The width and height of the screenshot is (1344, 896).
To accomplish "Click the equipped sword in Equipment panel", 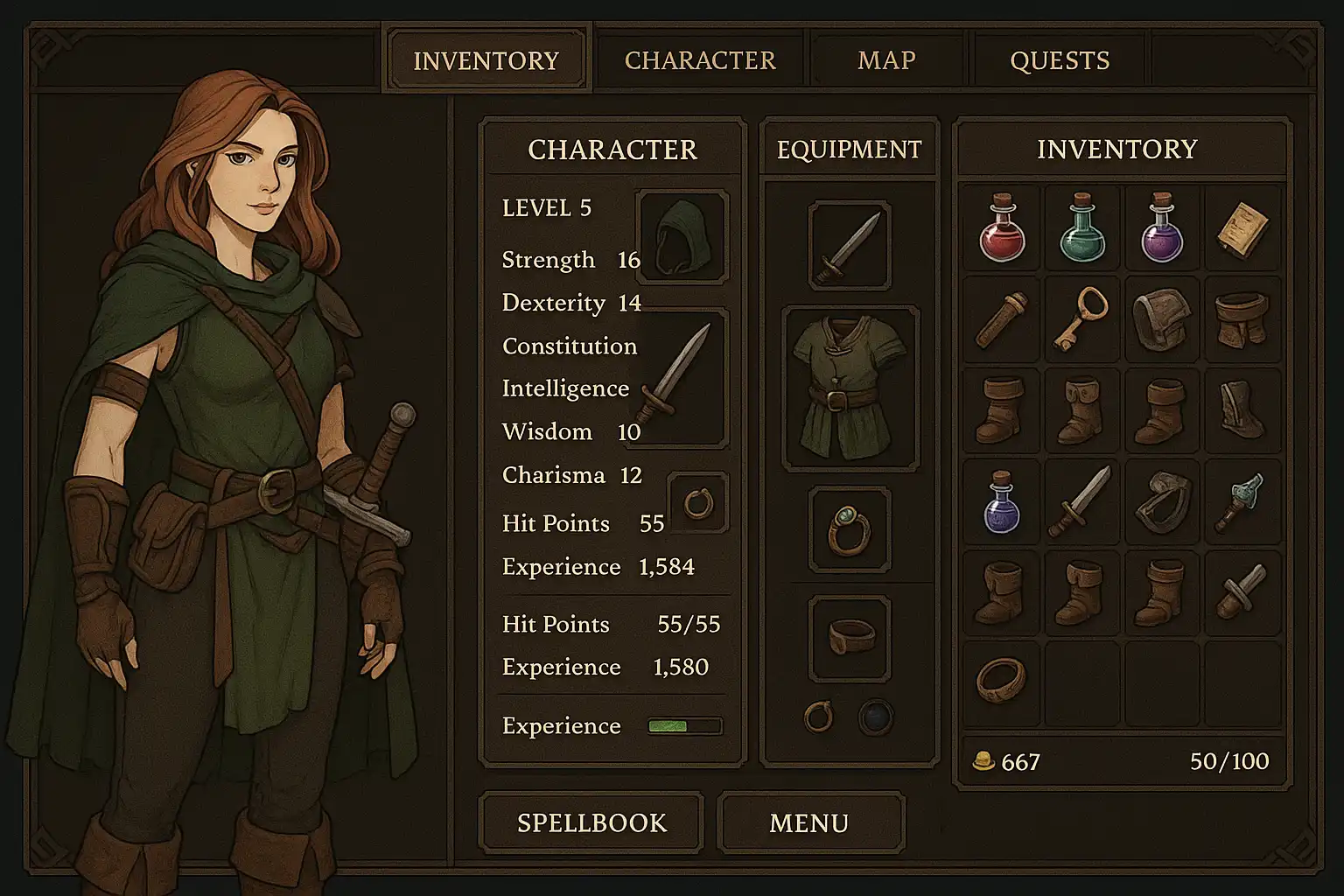I will (850, 245).
